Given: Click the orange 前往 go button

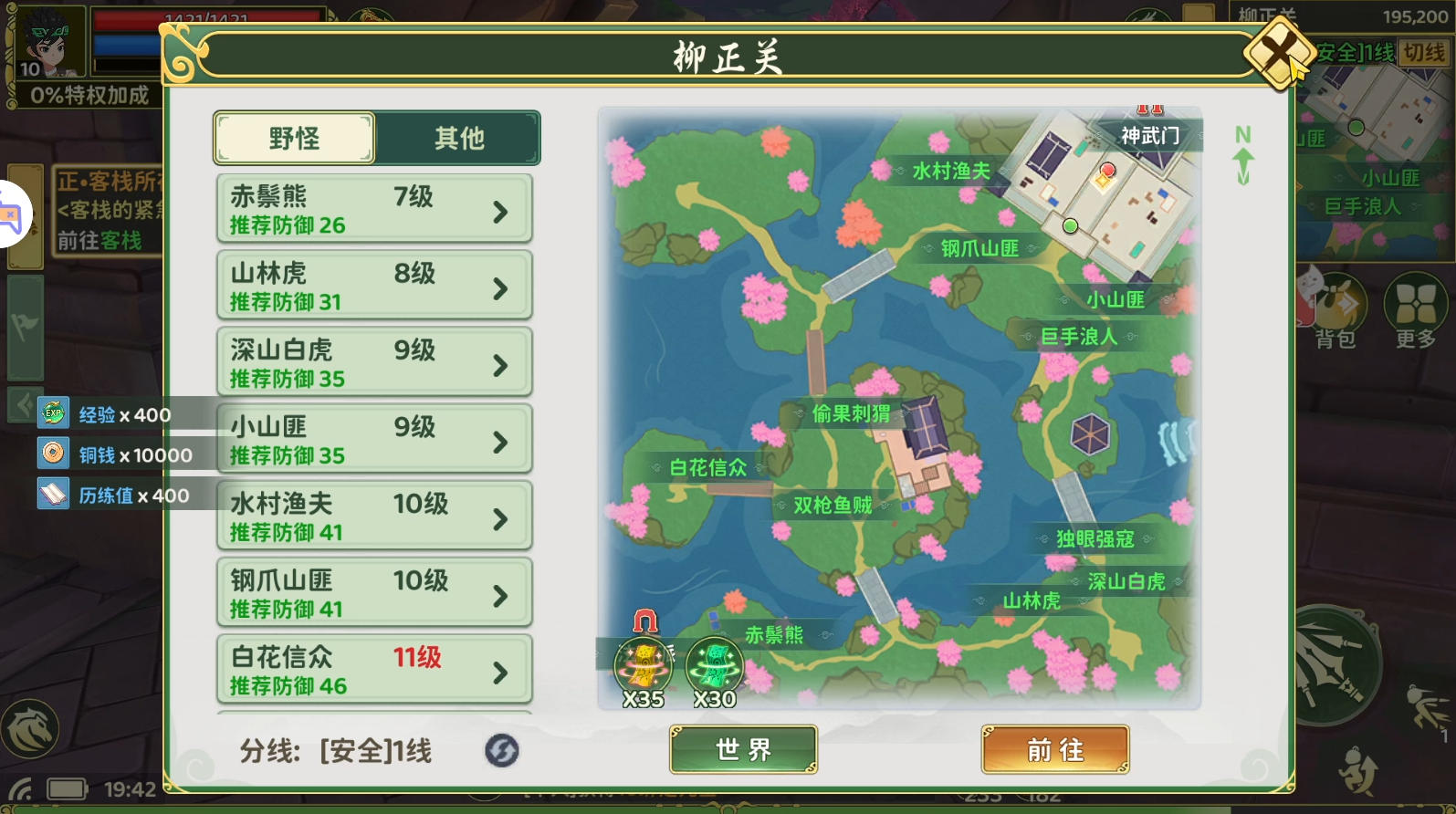Looking at the screenshot, I should [1055, 749].
